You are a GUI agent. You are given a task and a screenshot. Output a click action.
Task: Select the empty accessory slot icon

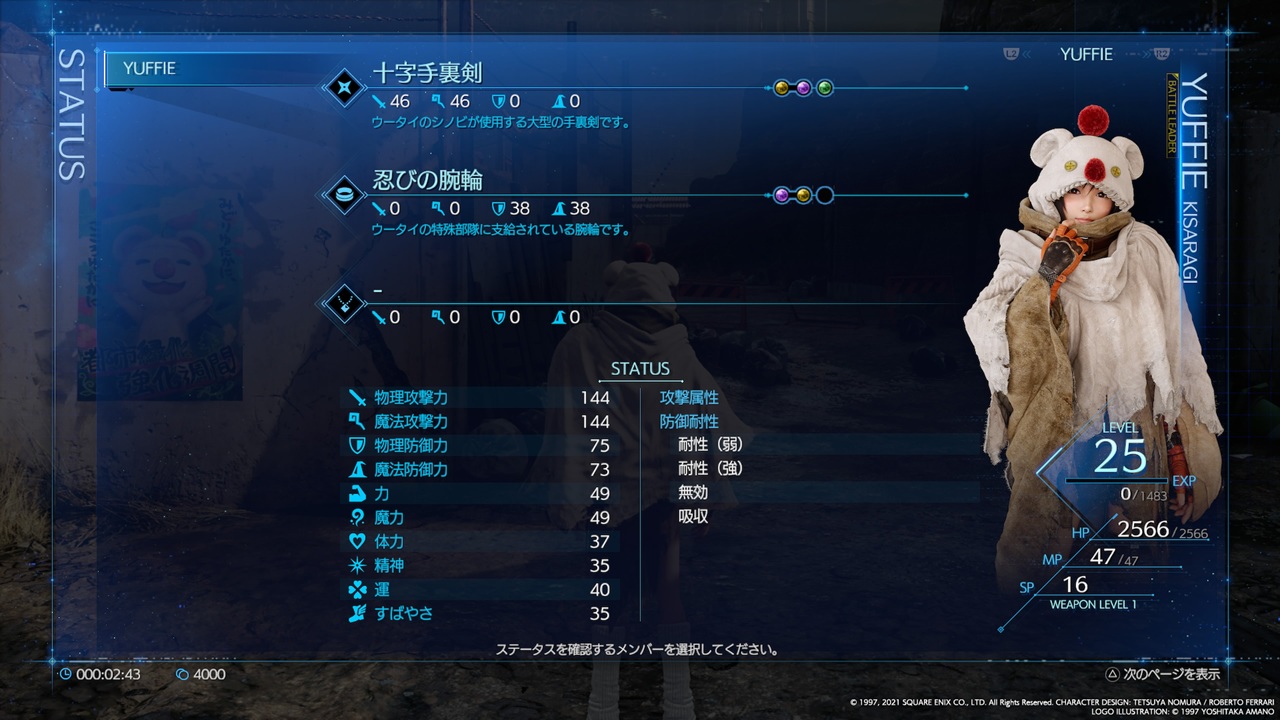coord(343,304)
